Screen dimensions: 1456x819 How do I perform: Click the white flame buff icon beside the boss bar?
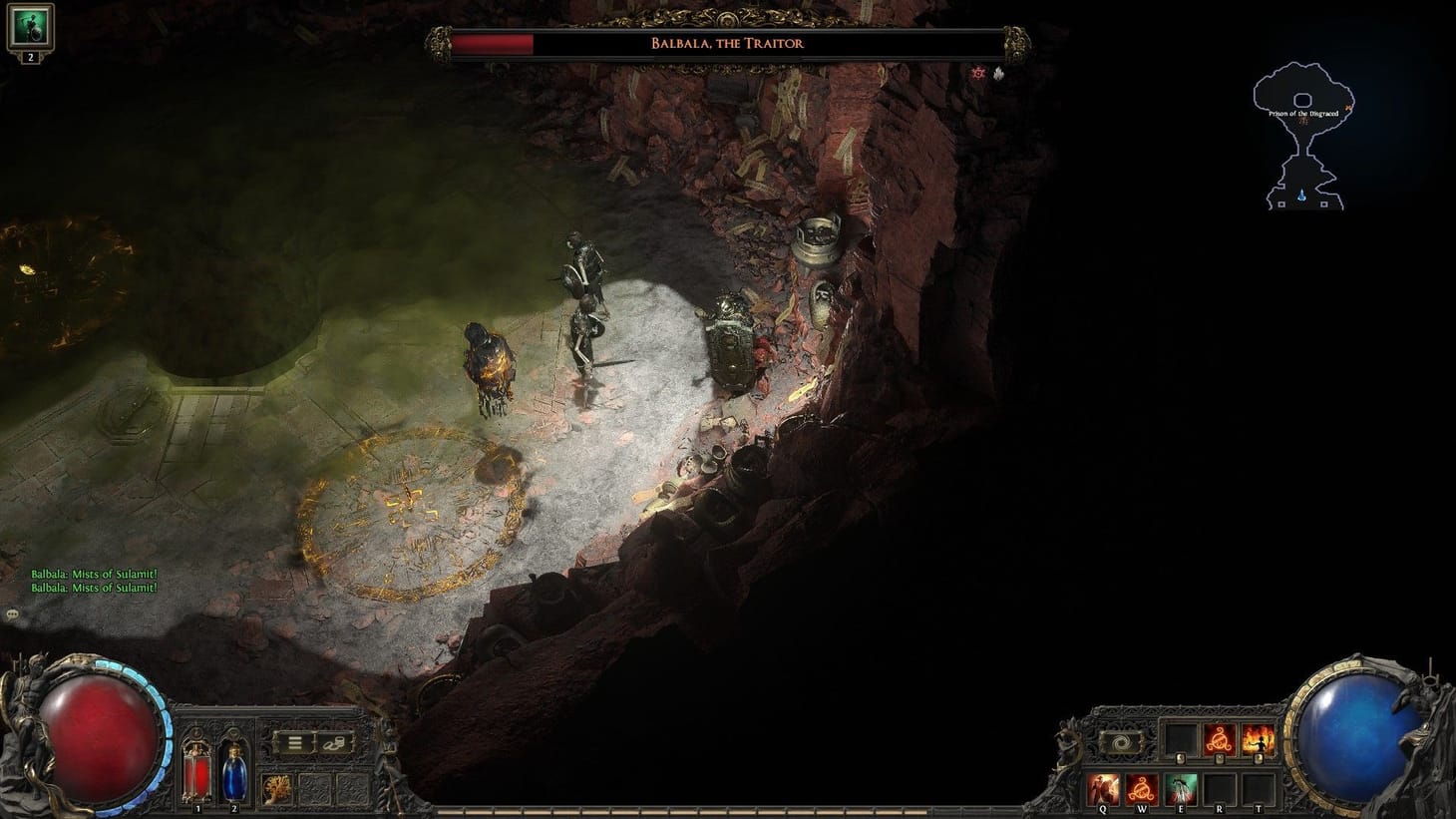[x=998, y=73]
